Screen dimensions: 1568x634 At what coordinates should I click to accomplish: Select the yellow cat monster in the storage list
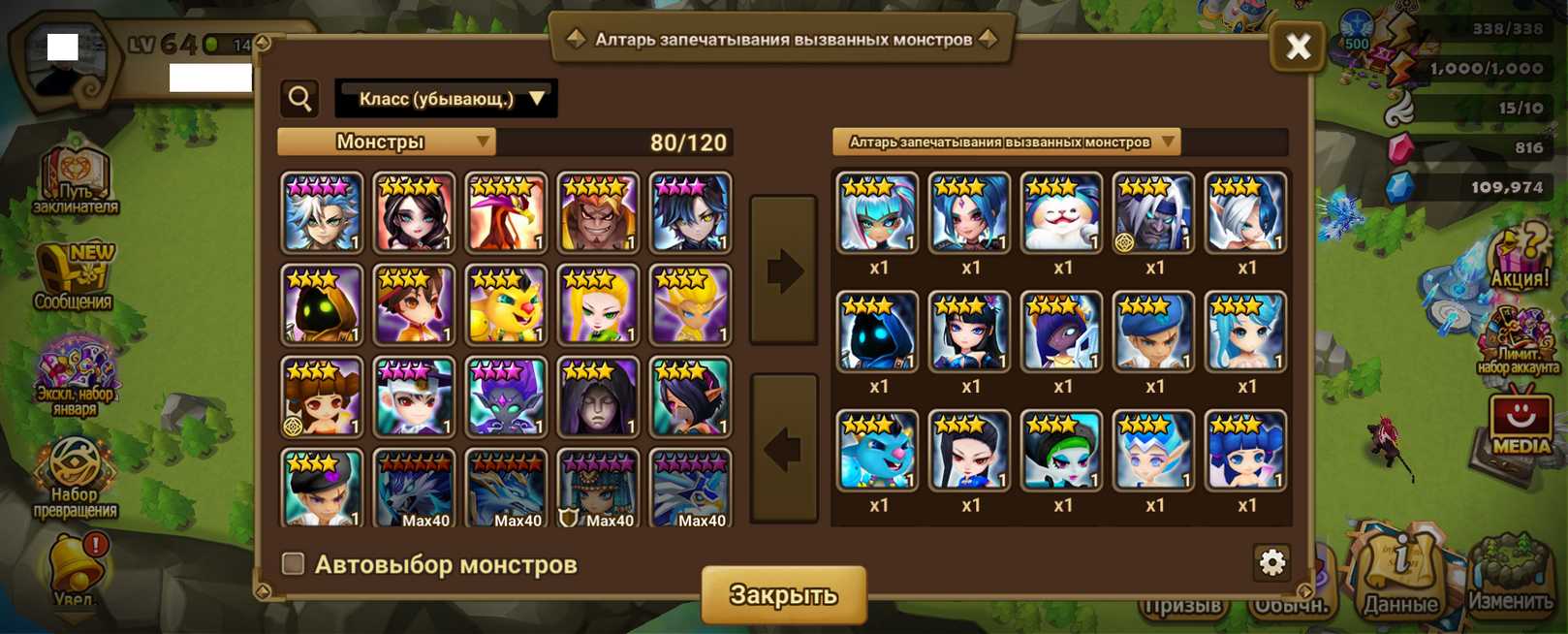tap(506, 304)
